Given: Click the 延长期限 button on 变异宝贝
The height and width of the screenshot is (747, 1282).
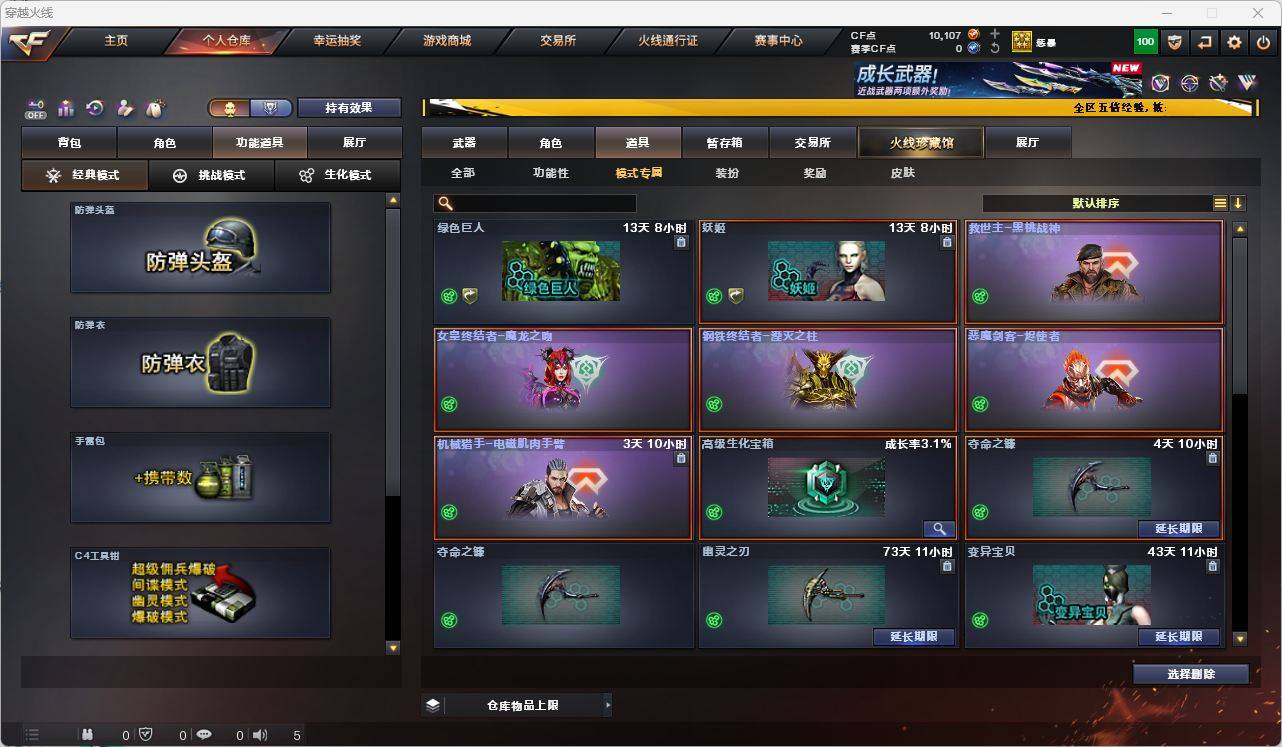Looking at the screenshot, I should tap(1178, 636).
